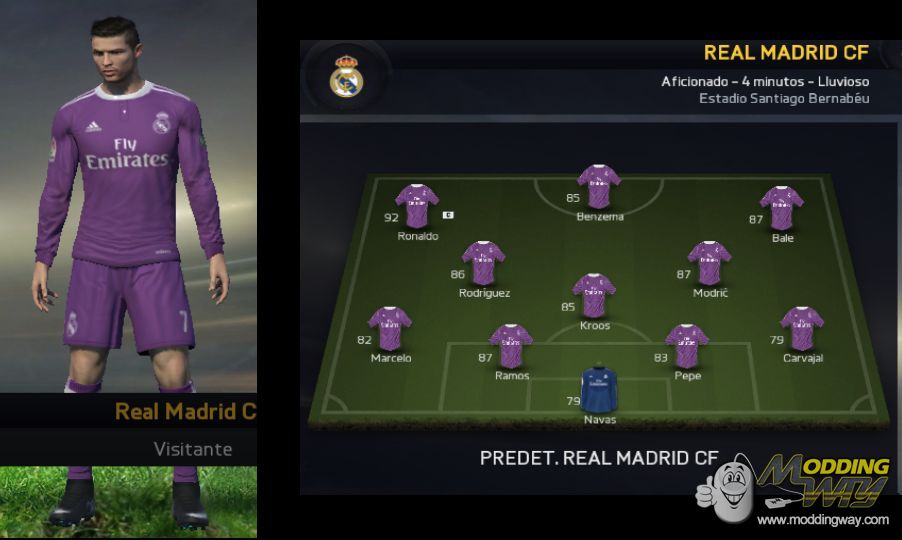The height and width of the screenshot is (540, 902).
Task: Select Modrić's purple shirt
Action: tap(709, 262)
